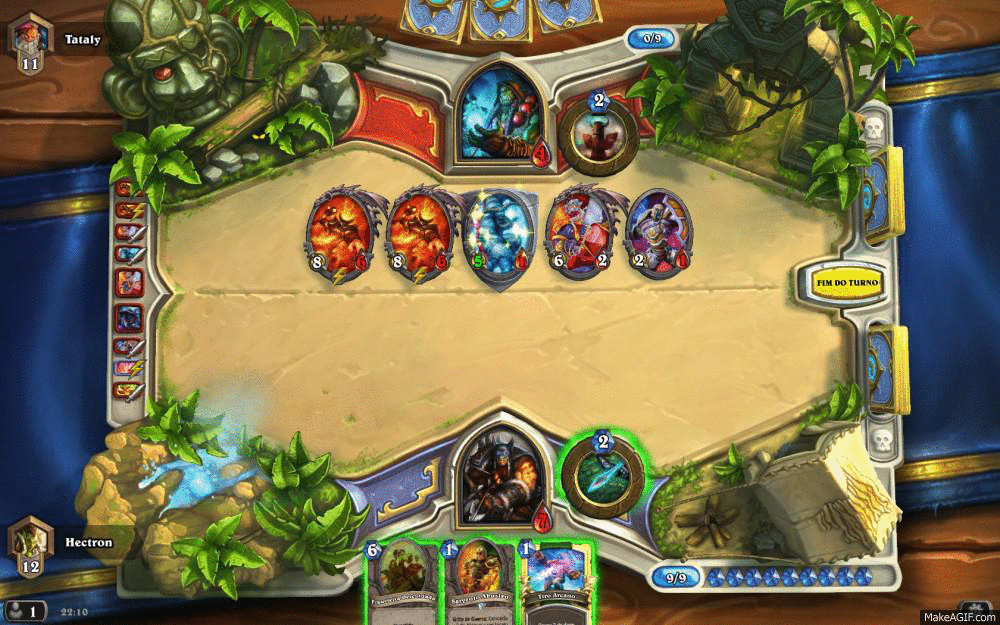Inspect the large blue portrait history tile
Screen dimensions: 1000x625
point(129,318)
